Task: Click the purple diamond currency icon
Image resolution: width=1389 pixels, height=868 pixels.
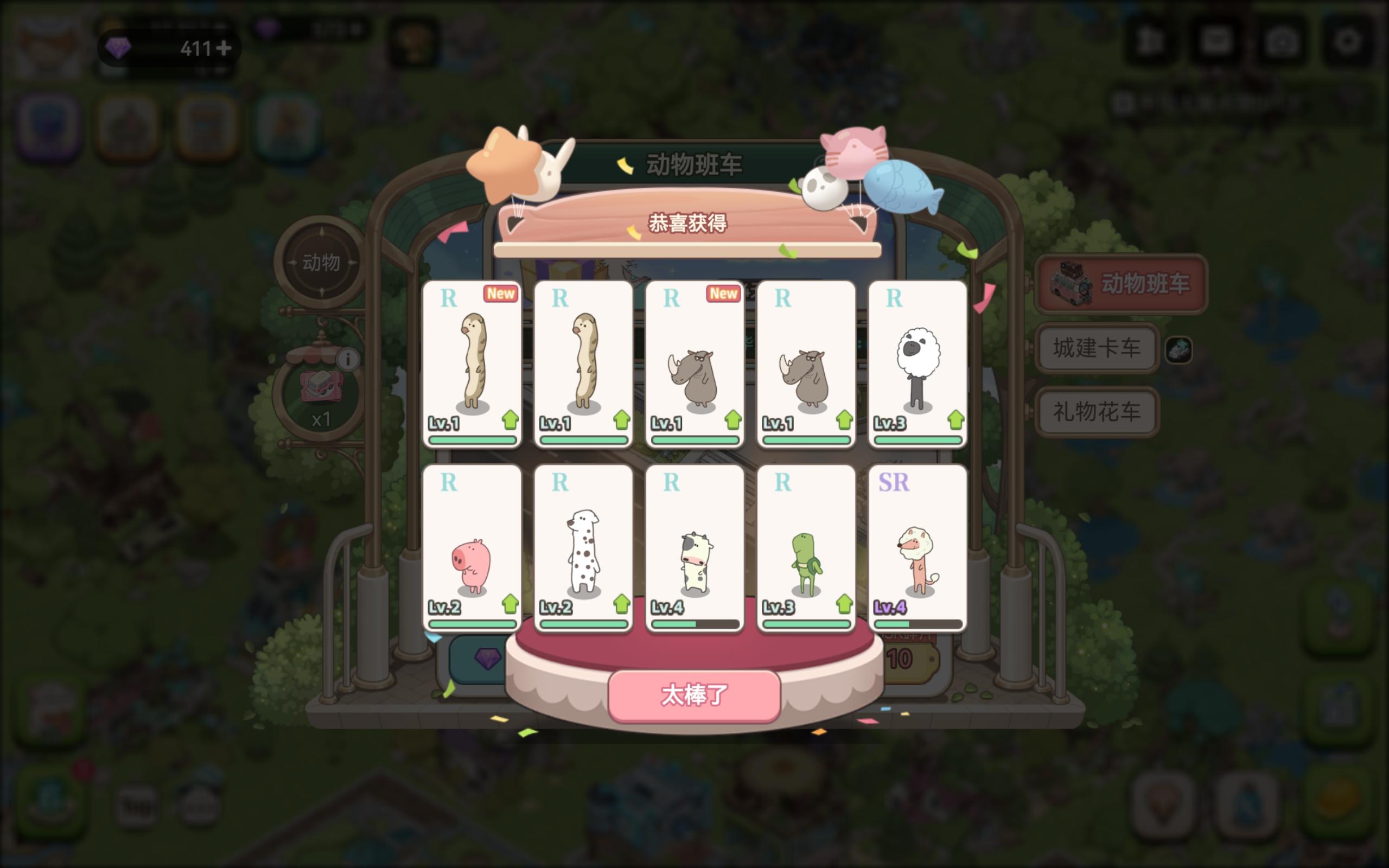Action: 119,49
